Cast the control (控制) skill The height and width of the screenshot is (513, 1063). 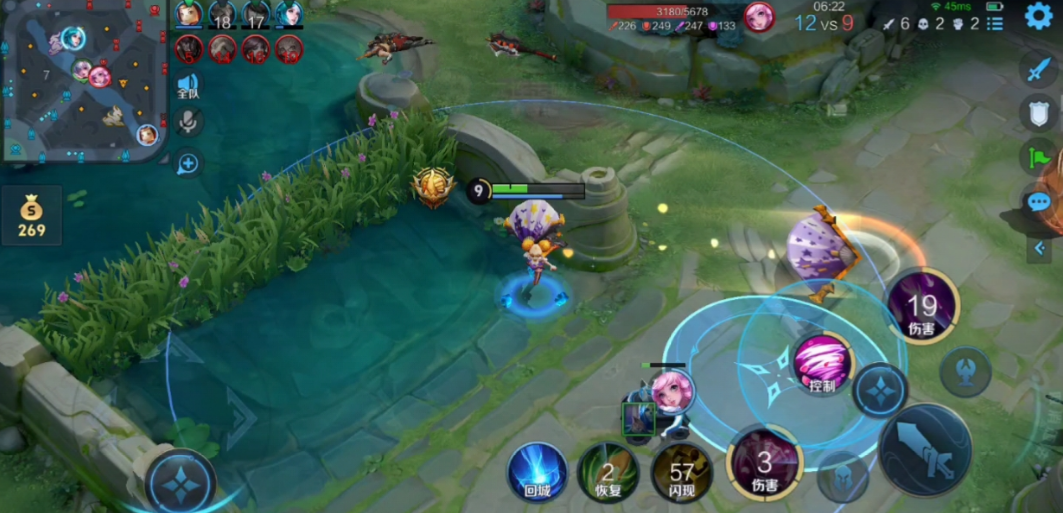coord(822,364)
